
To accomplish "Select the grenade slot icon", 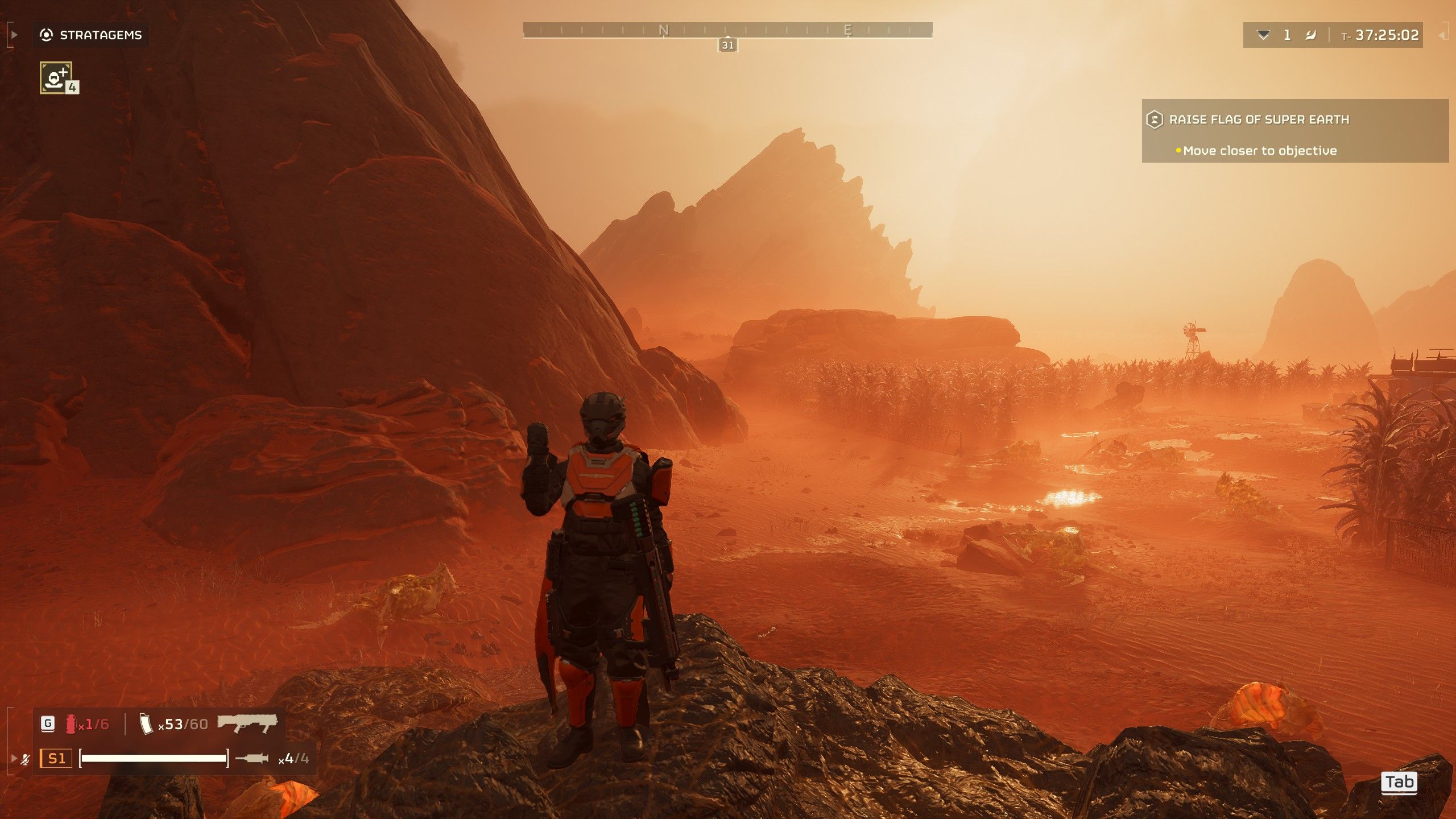I will pyautogui.click(x=71, y=724).
